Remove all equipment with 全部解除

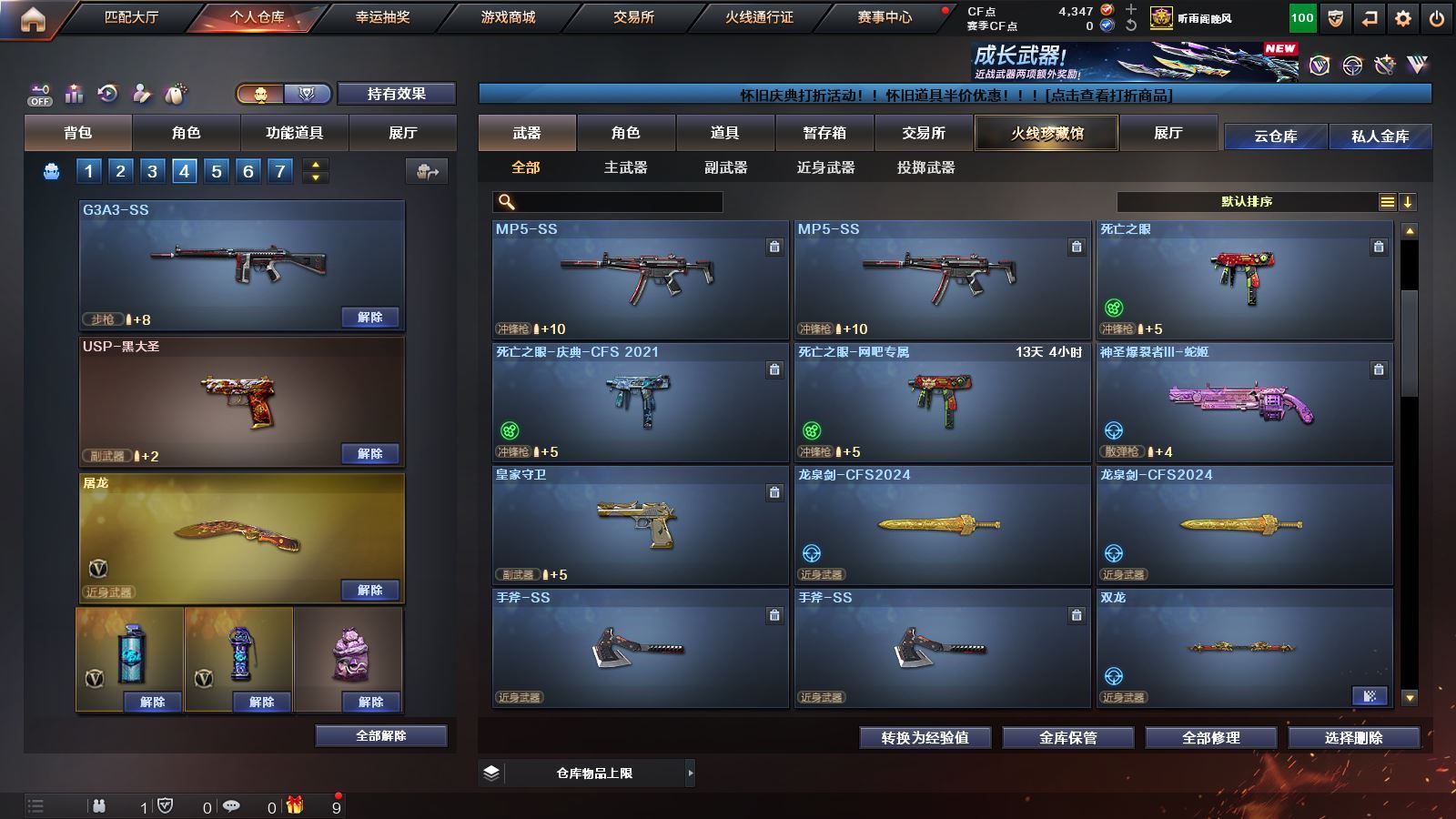(x=381, y=735)
